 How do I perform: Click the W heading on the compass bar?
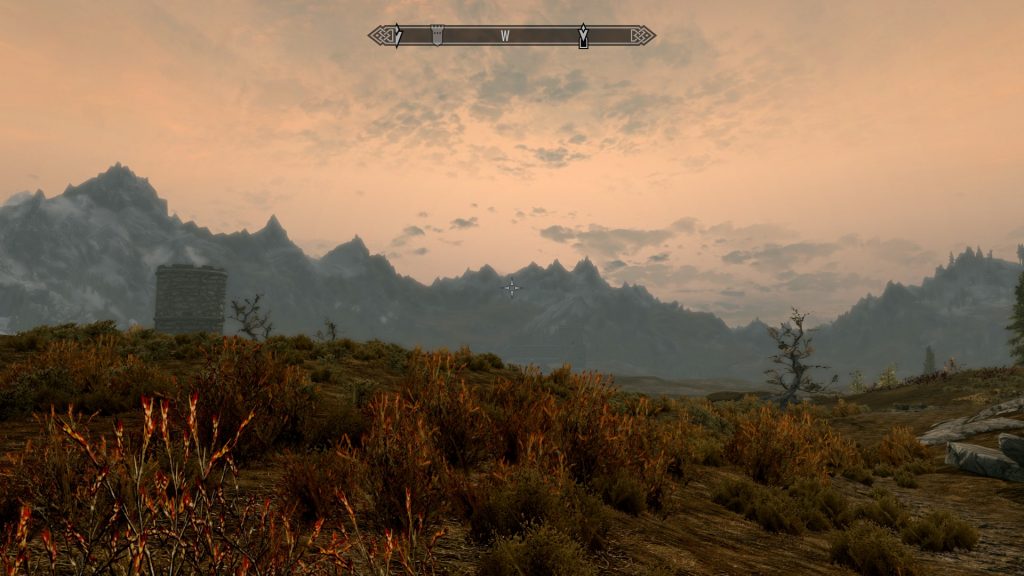coord(505,36)
